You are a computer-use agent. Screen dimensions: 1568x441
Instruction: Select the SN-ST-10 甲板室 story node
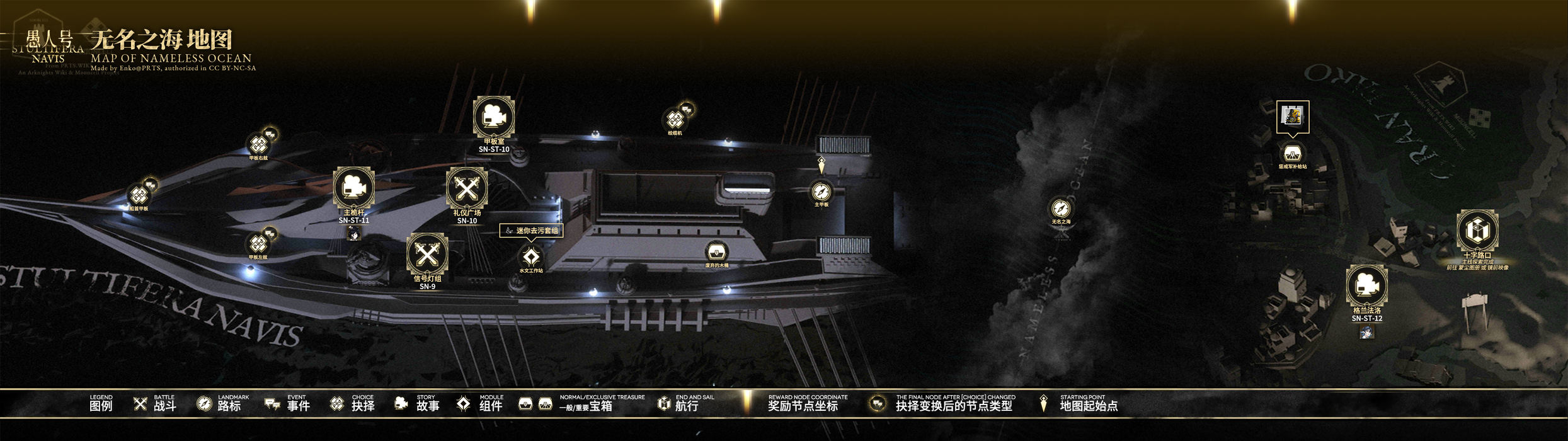tap(493, 117)
